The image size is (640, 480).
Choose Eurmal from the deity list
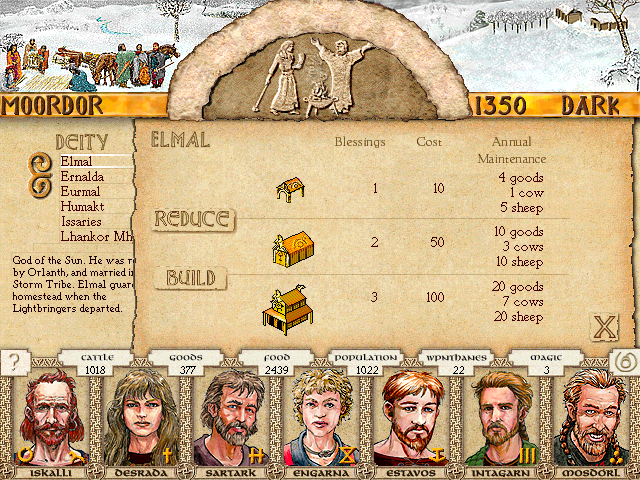[x=81, y=191]
